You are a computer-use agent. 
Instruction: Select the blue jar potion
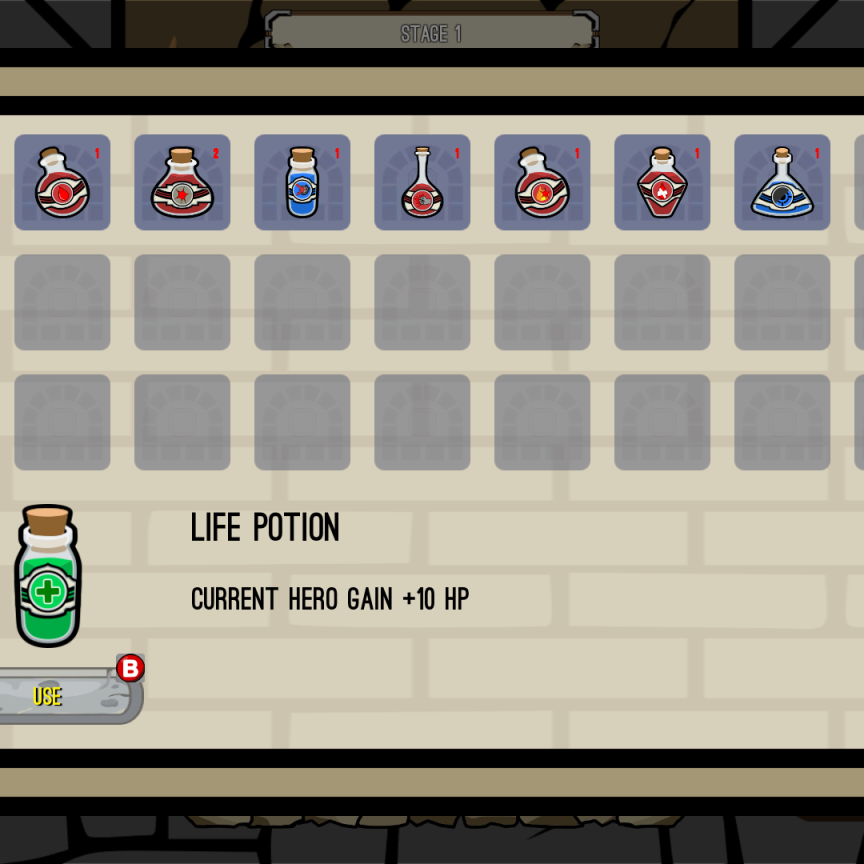point(302,183)
